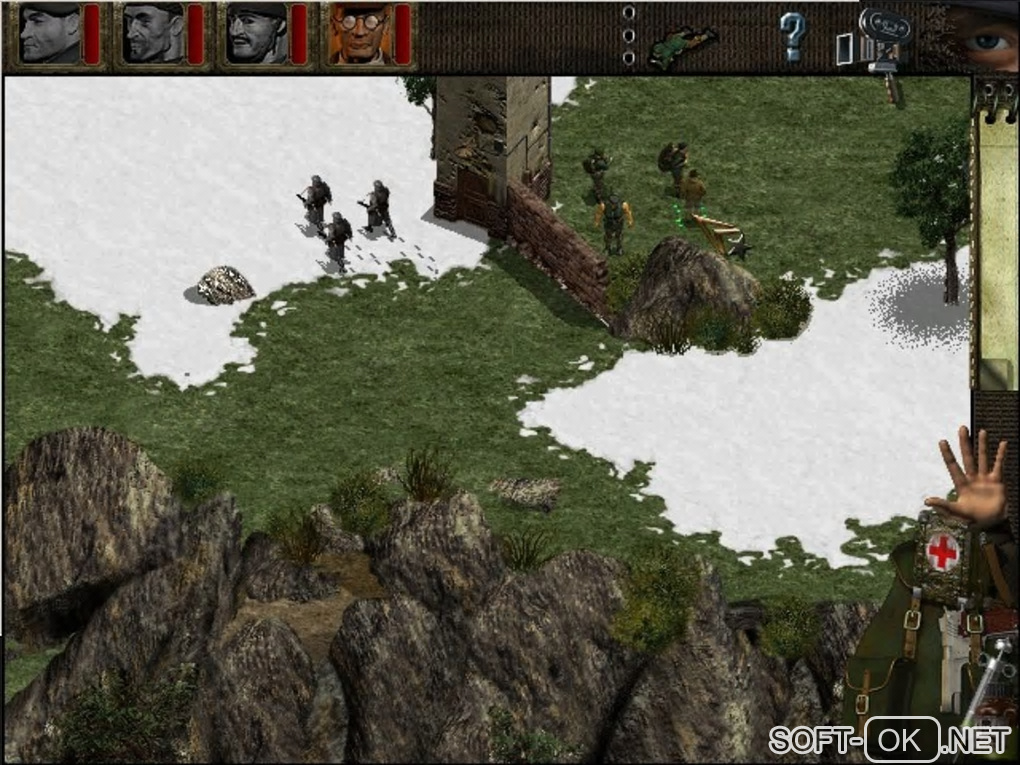Screen dimensions: 1020x765
Task: Select the mustached commando portrait
Action: pyautogui.click(x=255, y=34)
